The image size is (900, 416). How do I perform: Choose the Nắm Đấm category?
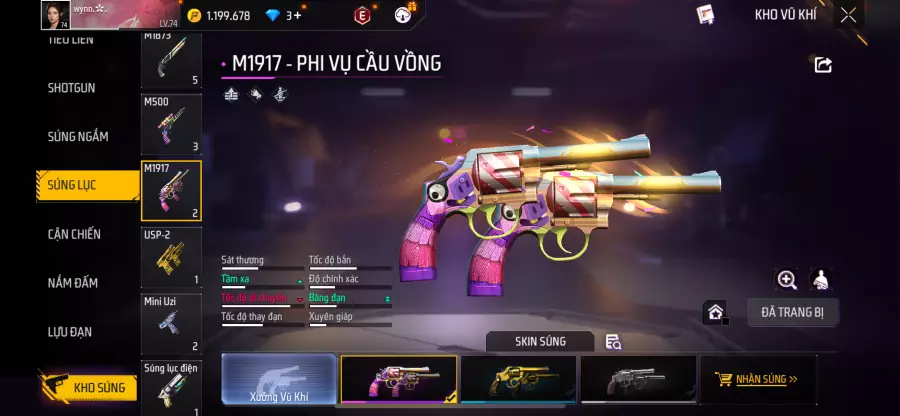coord(72,283)
